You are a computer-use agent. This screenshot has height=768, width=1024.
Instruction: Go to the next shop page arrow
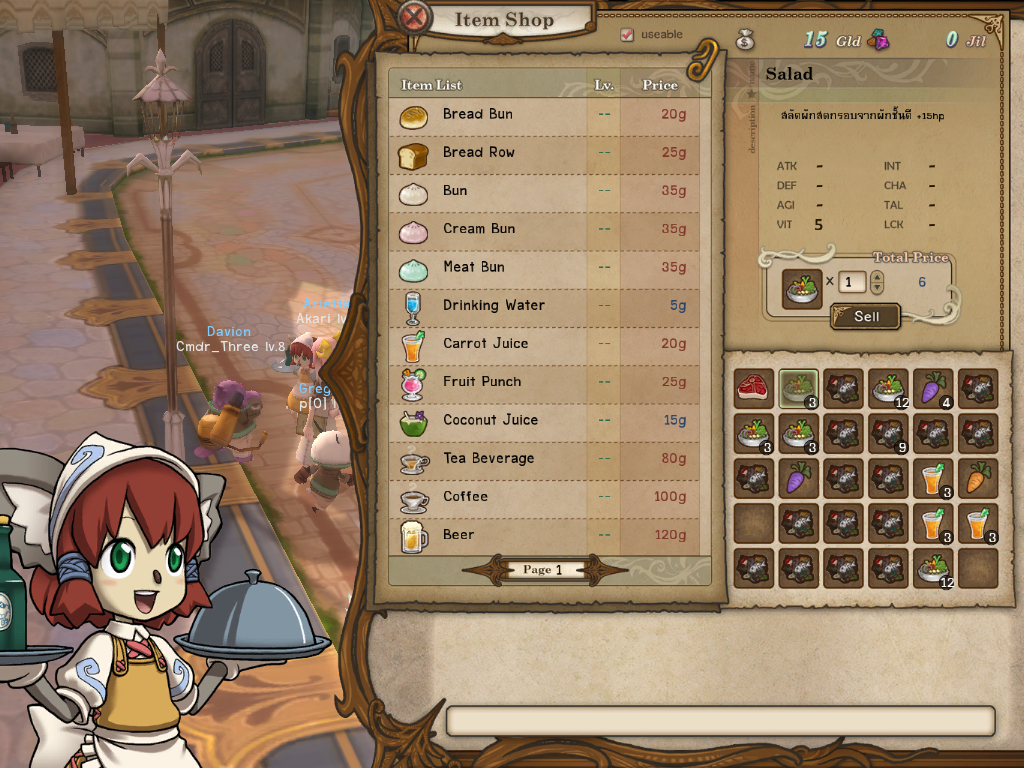point(605,570)
